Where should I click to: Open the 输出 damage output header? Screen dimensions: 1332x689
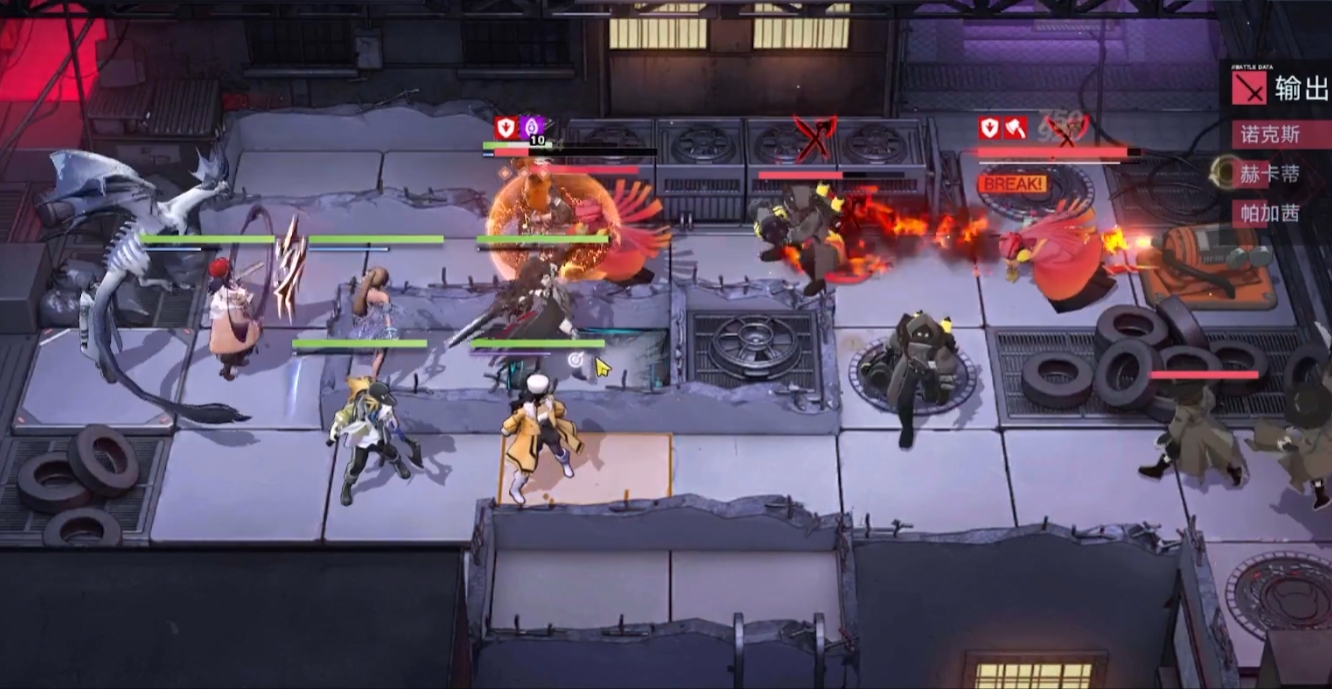1301,89
